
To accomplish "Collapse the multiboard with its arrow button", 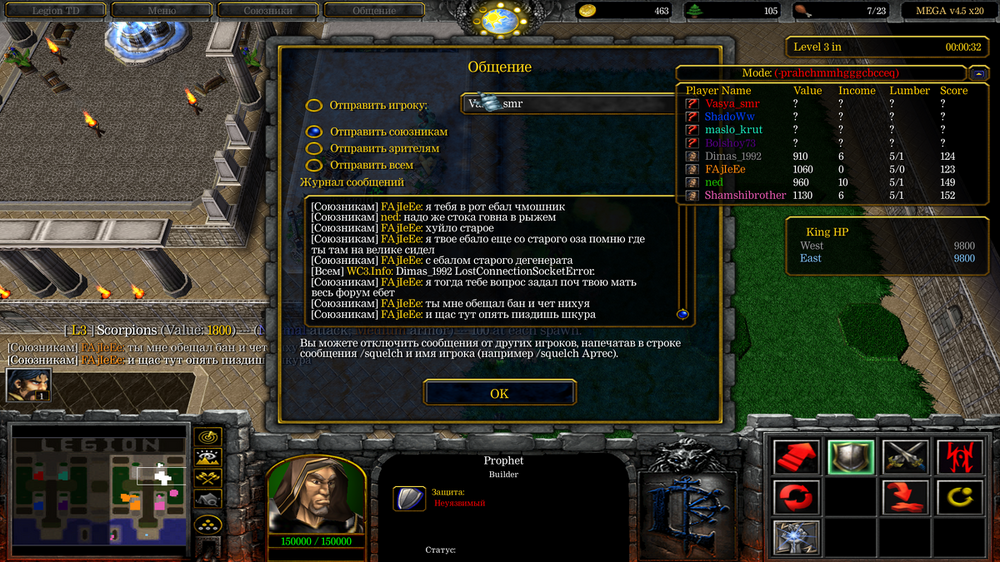I will coord(978,73).
